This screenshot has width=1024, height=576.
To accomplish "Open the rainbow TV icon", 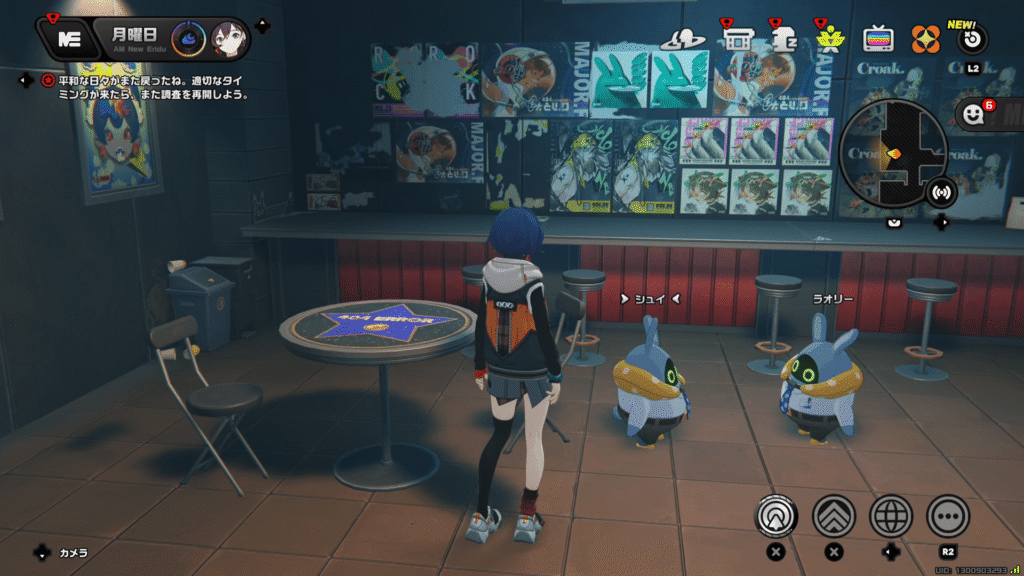I will [x=878, y=40].
